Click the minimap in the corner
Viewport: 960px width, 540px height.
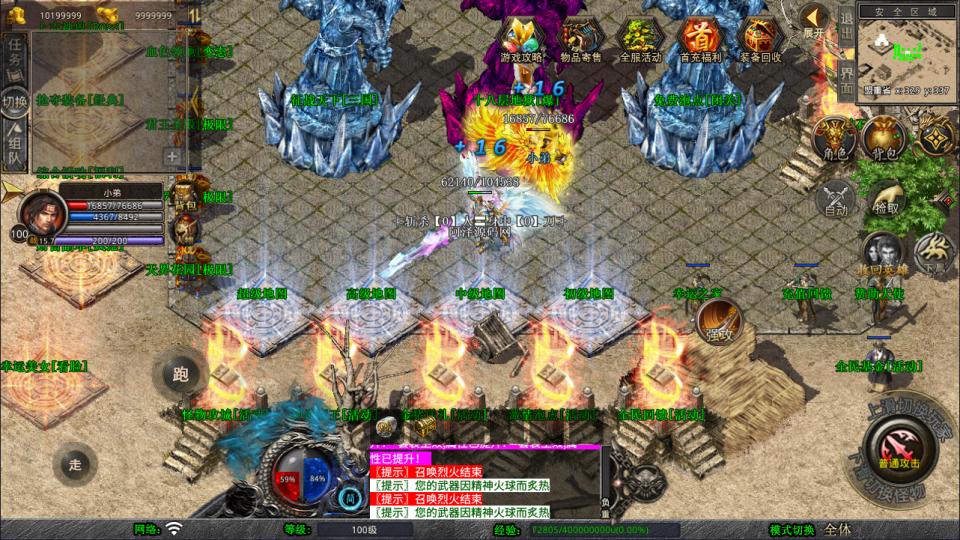894,50
